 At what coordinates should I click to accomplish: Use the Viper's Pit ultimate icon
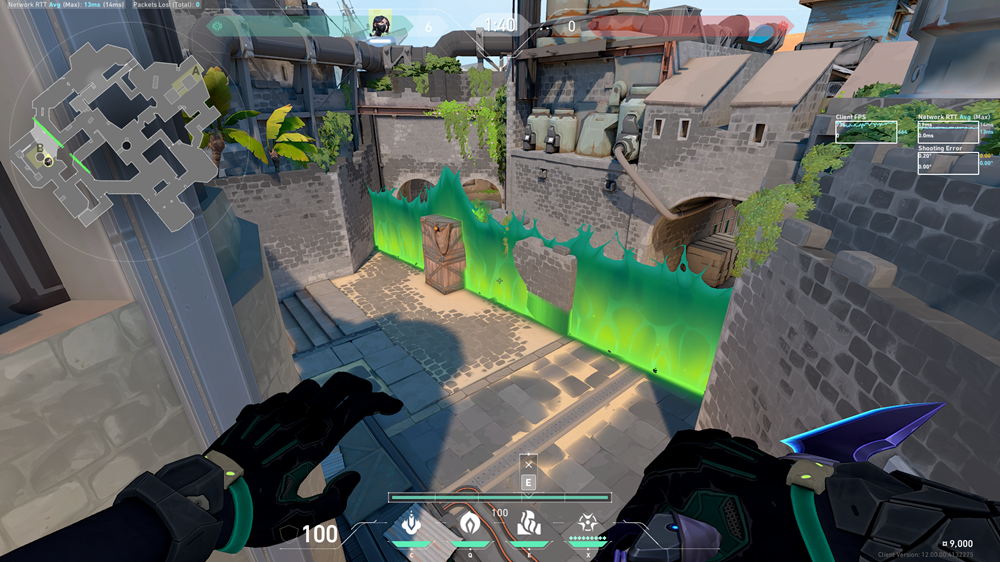point(587,524)
